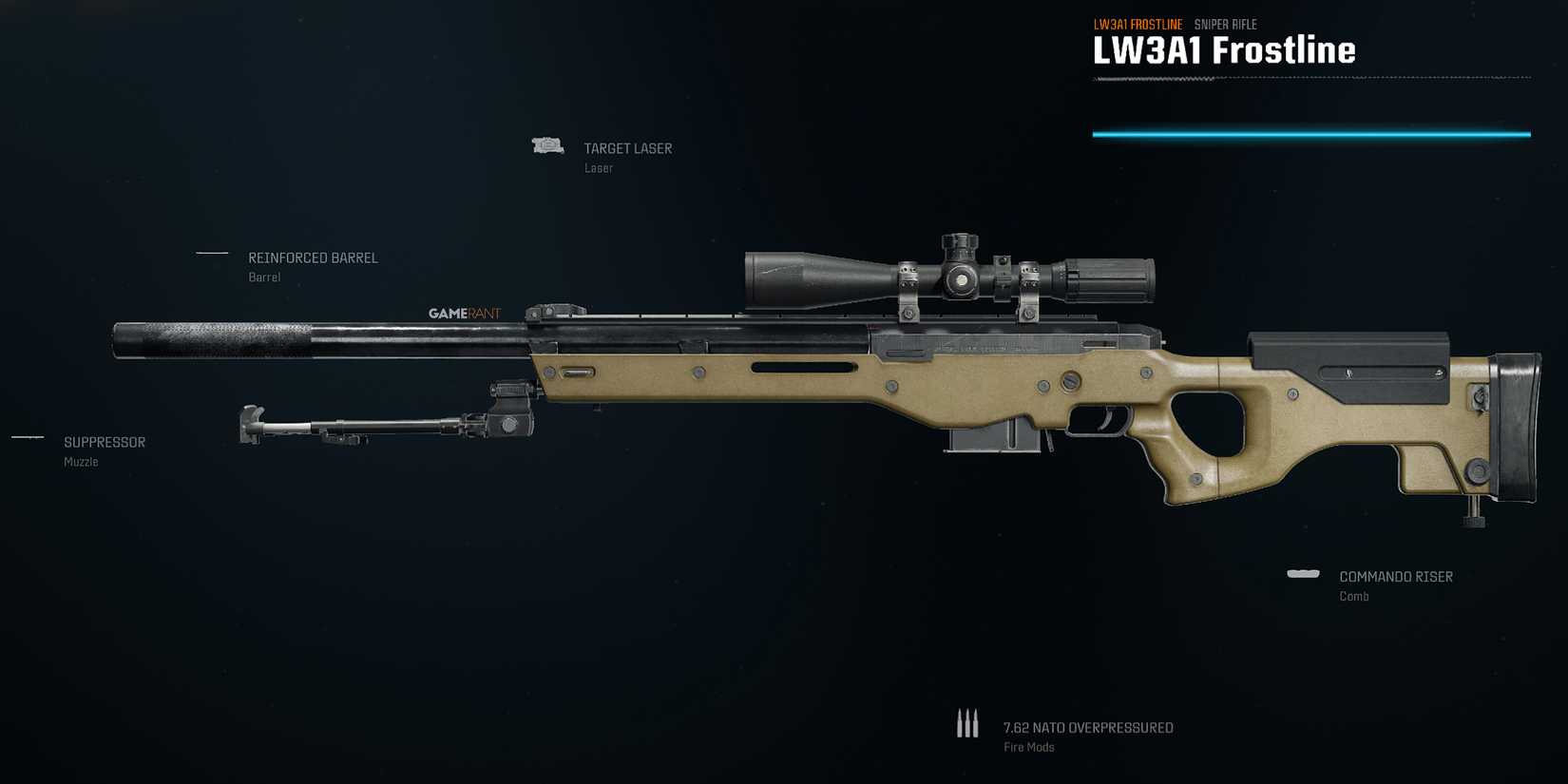The image size is (1568, 784).
Task: Open the Commando Riser attachment entry
Action: click(x=1395, y=576)
